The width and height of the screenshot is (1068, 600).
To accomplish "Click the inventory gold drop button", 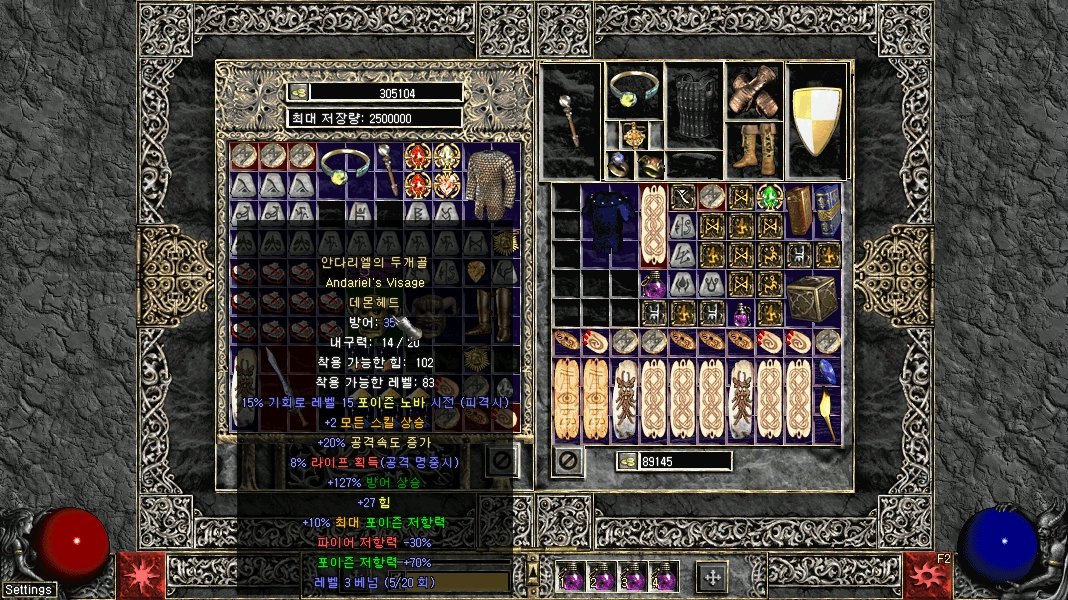I will pos(628,461).
